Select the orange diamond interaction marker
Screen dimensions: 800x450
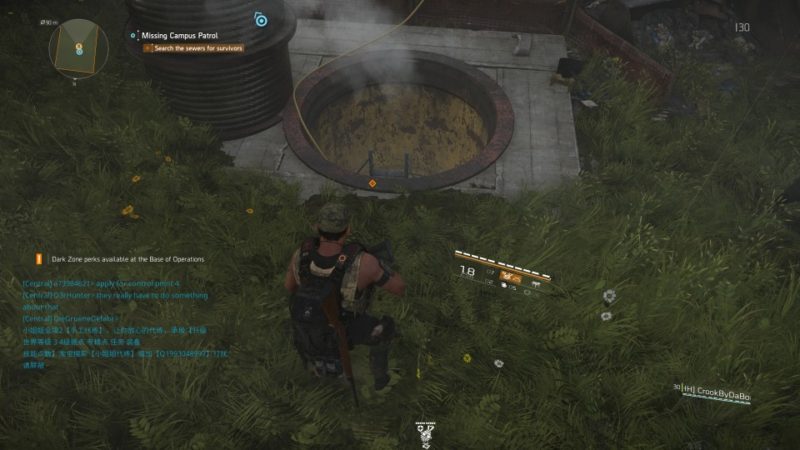pyautogui.click(x=372, y=183)
